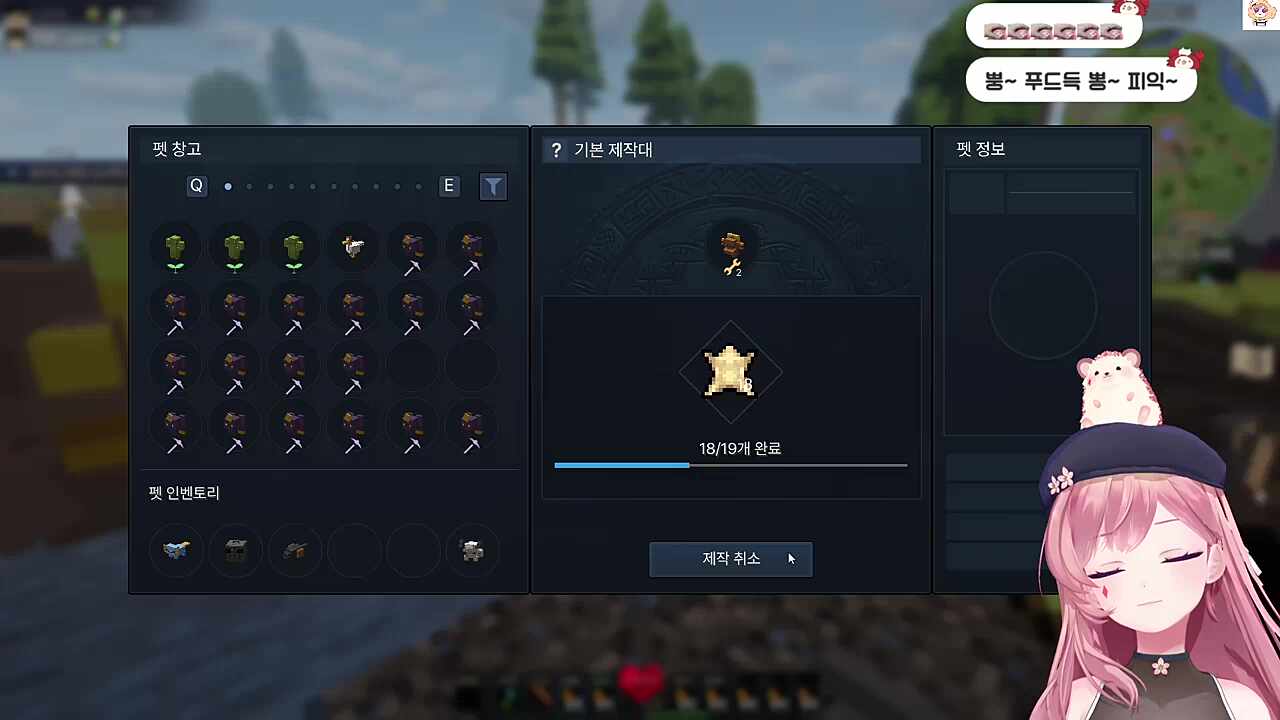Click the wrench crafting recipe icon
Screen dimensions: 1280x720
(730, 253)
